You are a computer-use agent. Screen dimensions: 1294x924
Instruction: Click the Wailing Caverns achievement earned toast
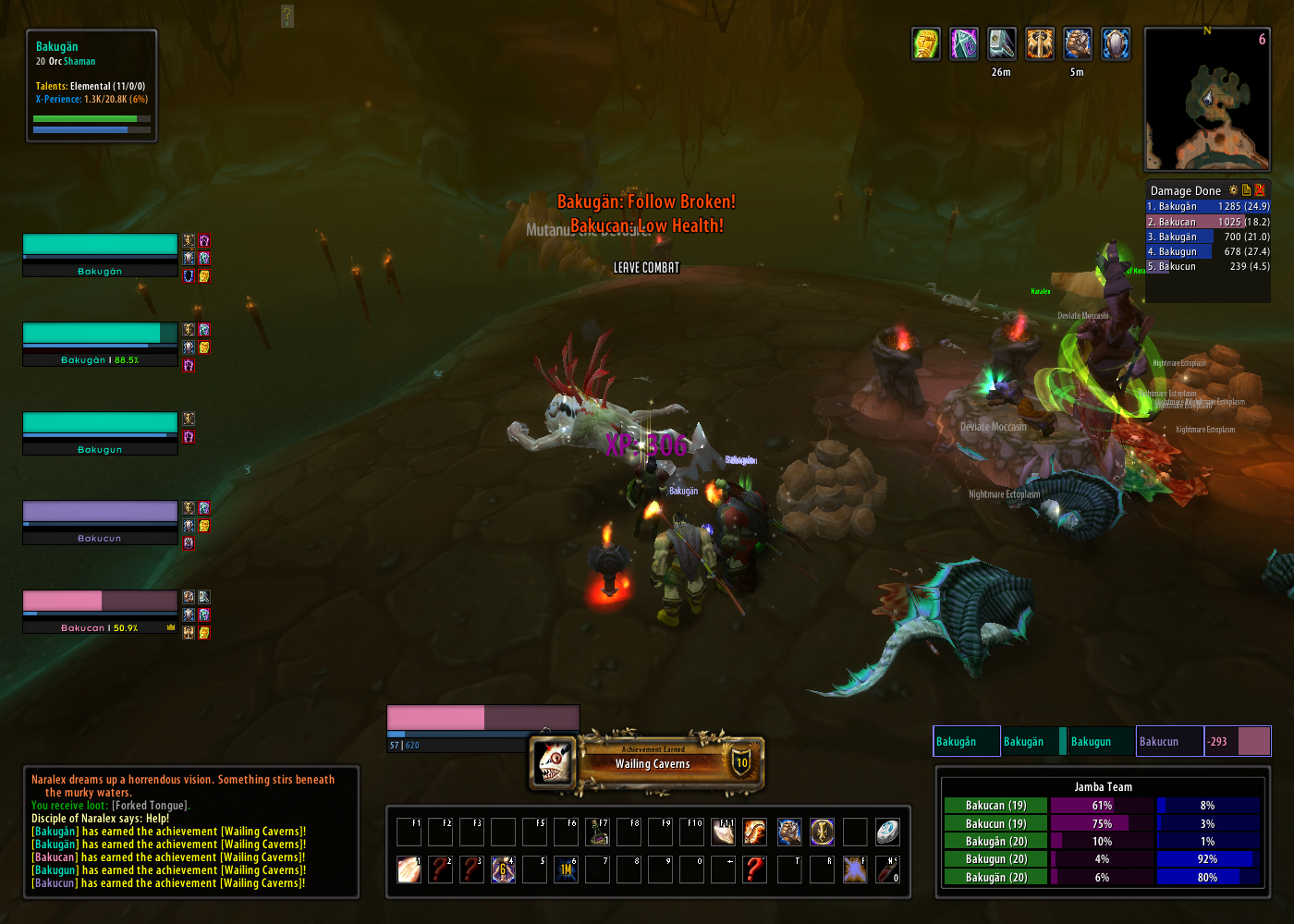652,763
